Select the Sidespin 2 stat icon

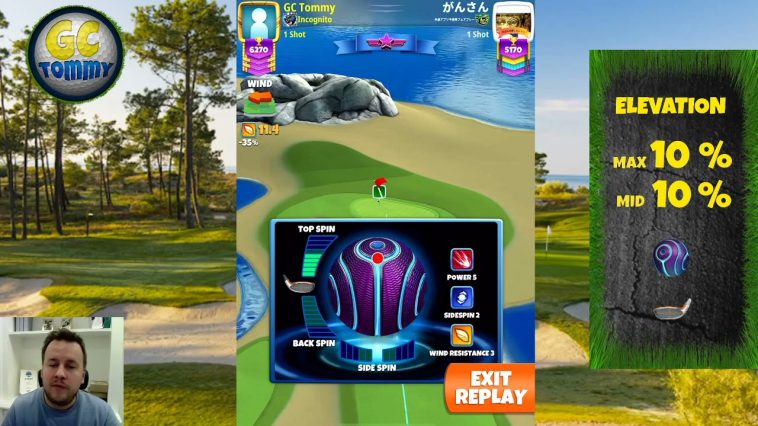[x=461, y=297]
